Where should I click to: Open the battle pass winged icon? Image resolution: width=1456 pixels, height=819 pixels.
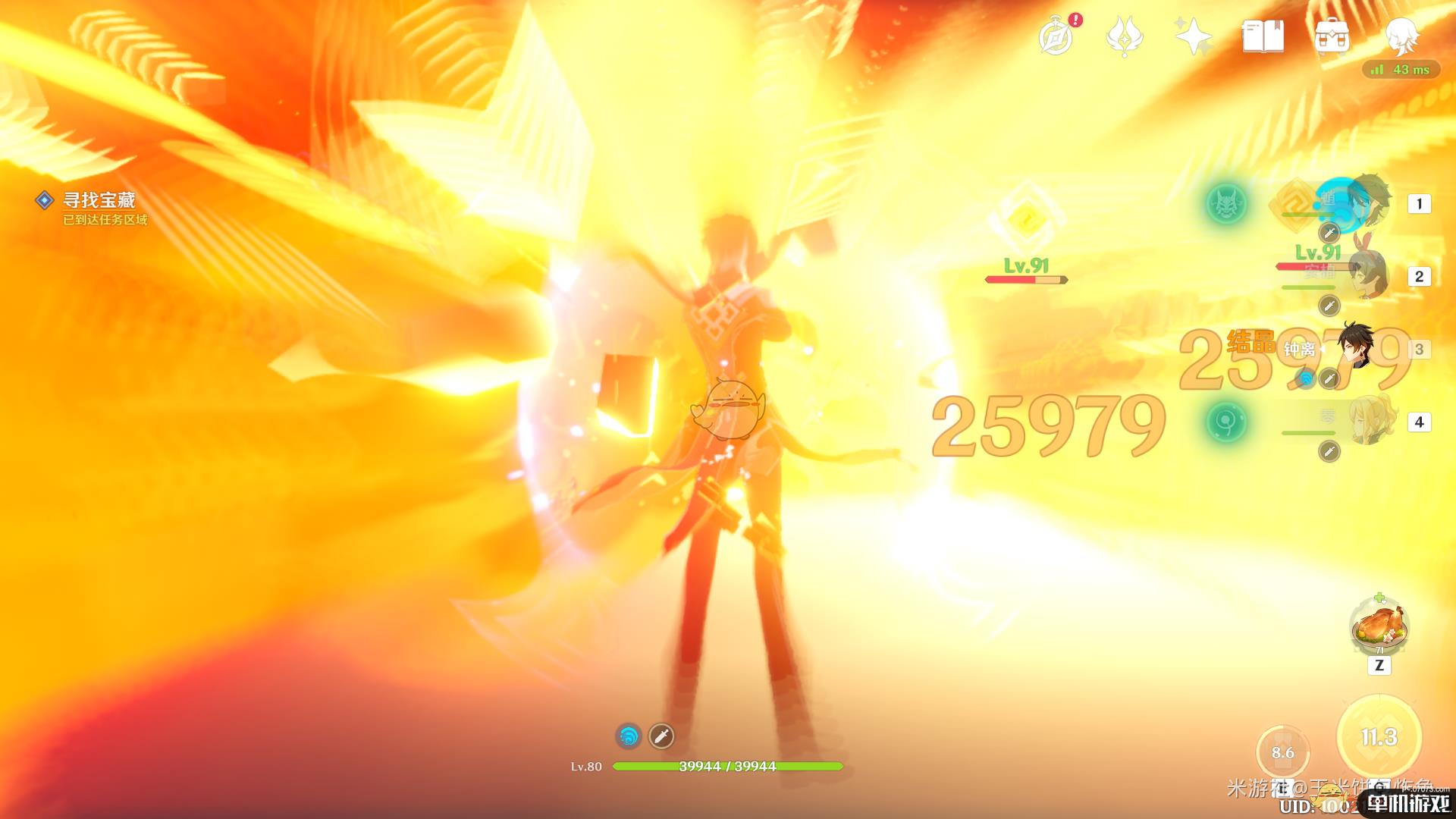(1124, 36)
